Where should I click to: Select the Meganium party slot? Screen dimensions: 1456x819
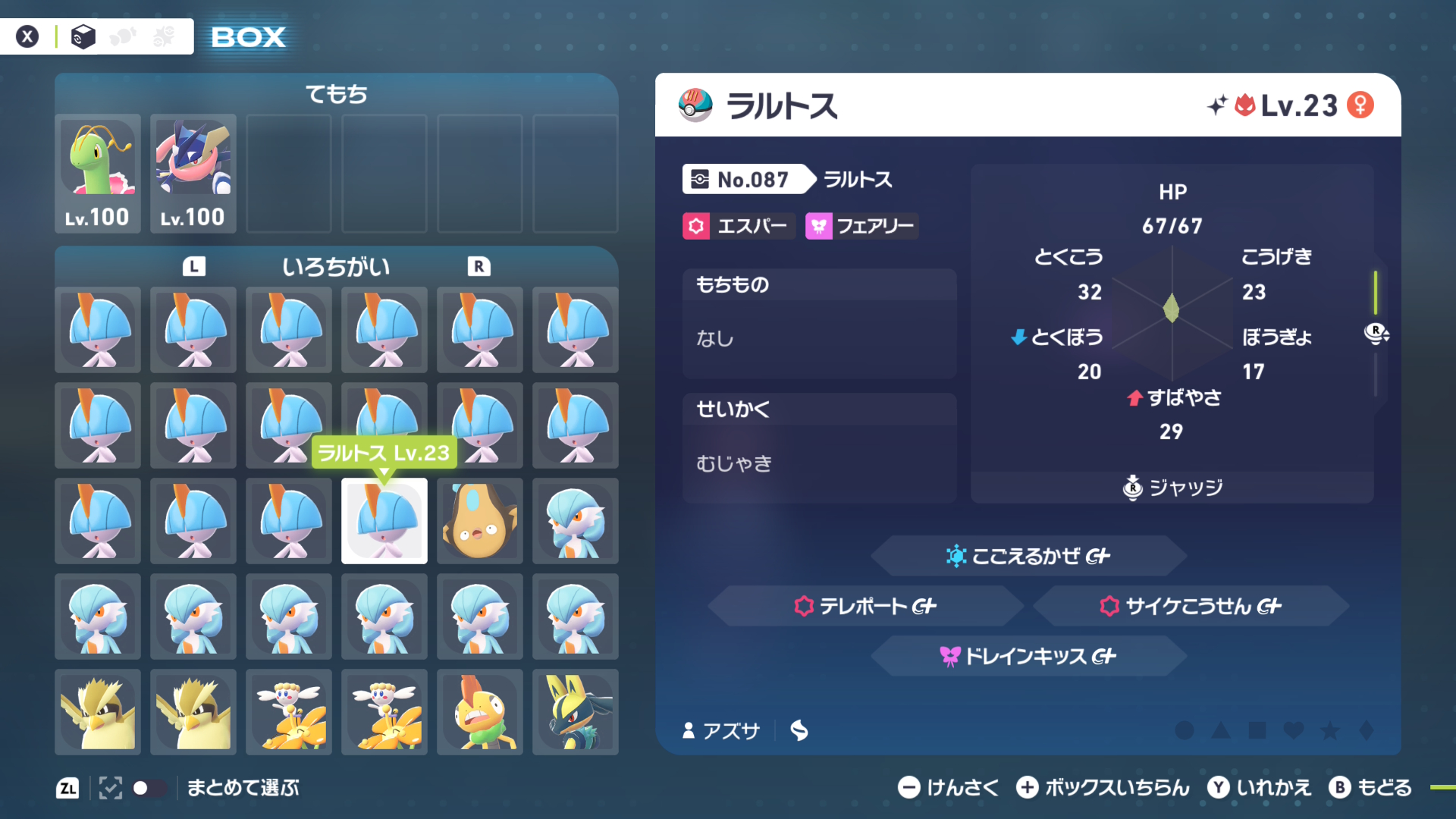coord(98,174)
